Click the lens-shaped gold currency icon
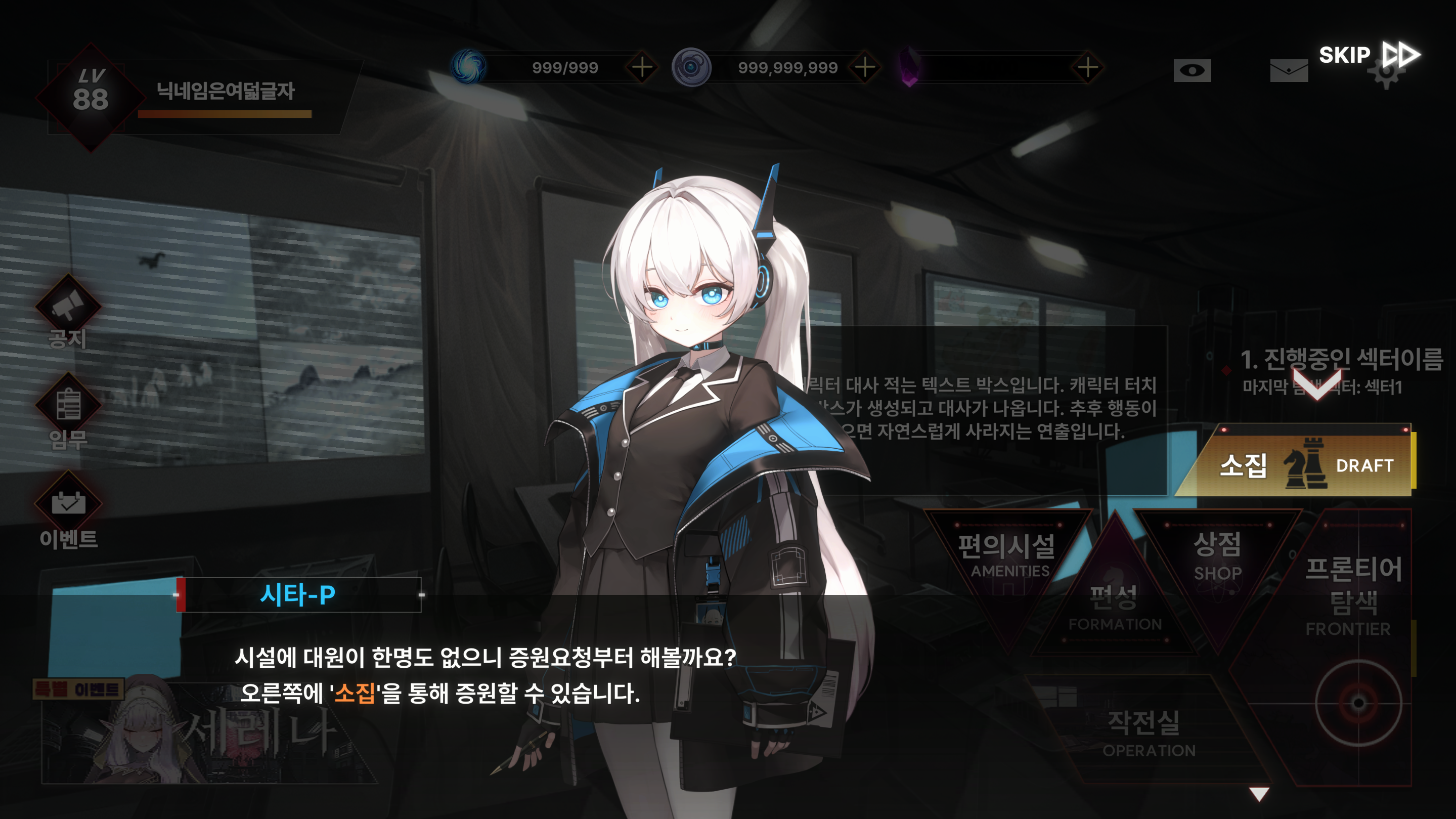The height and width of the screenshot is (819, 1456). coord(692,67)
